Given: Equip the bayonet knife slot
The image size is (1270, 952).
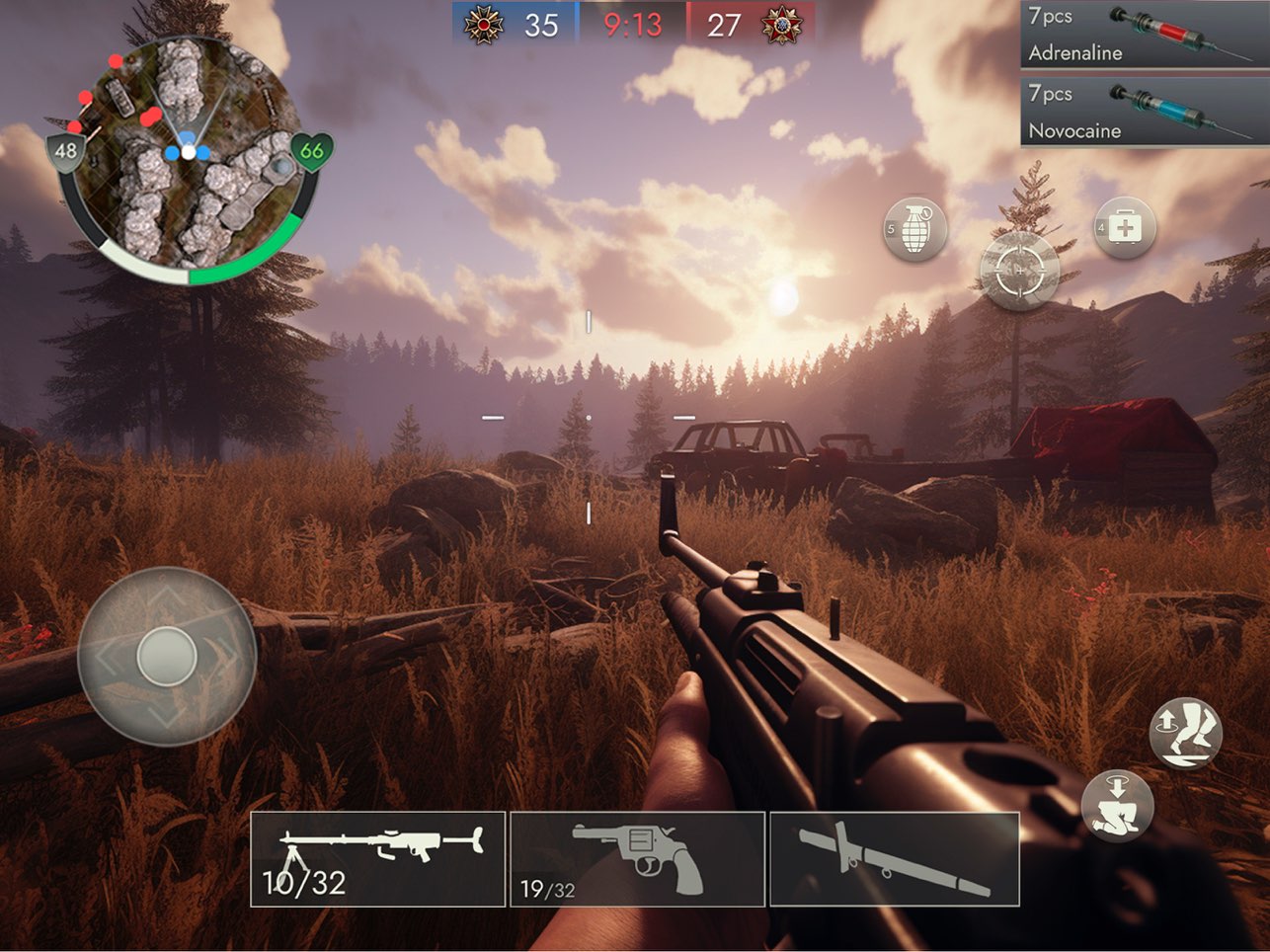Looking at the screenshot, I should (894, 858).
